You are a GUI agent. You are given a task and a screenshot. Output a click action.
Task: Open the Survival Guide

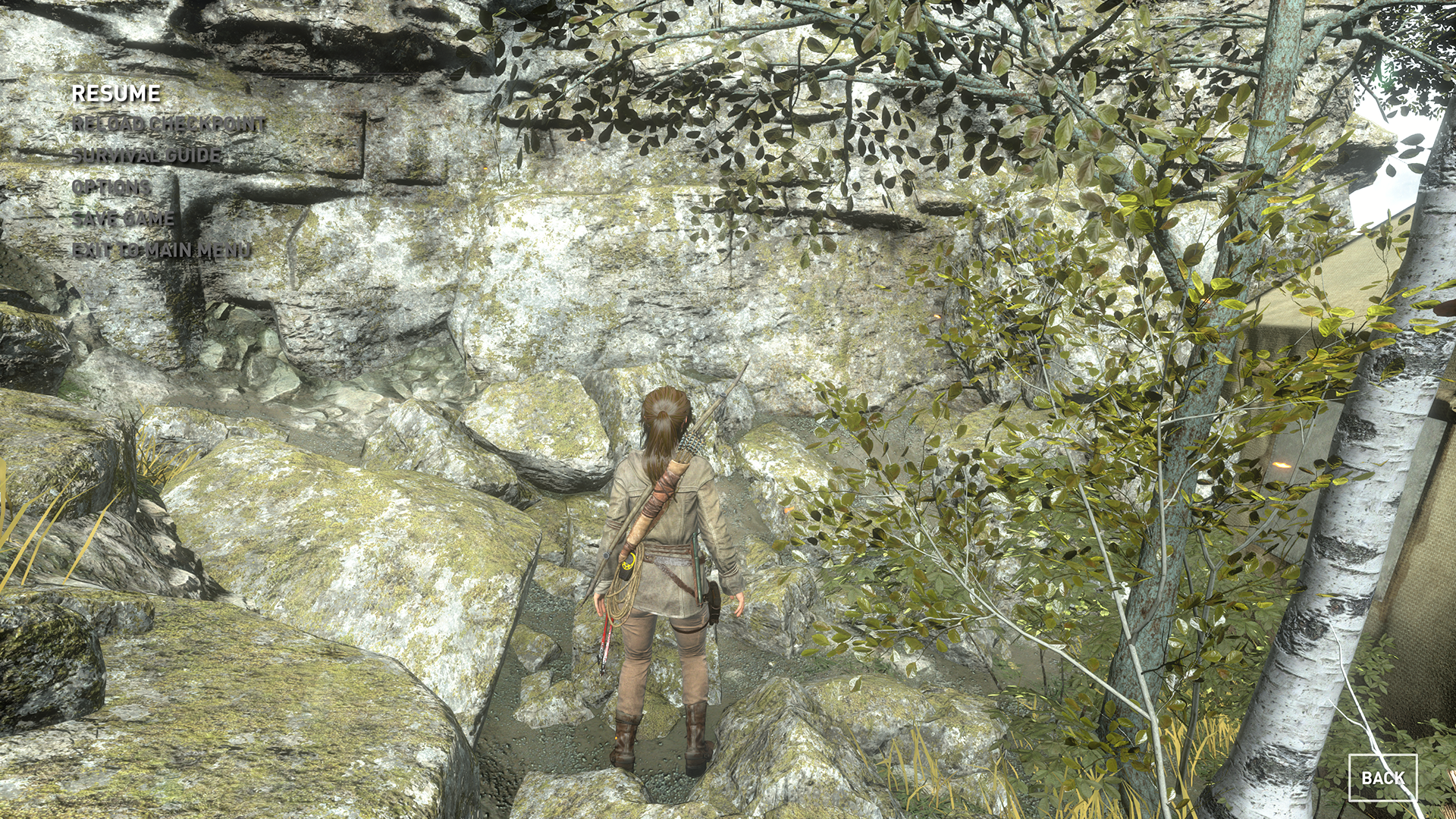[x=147, y=156]
